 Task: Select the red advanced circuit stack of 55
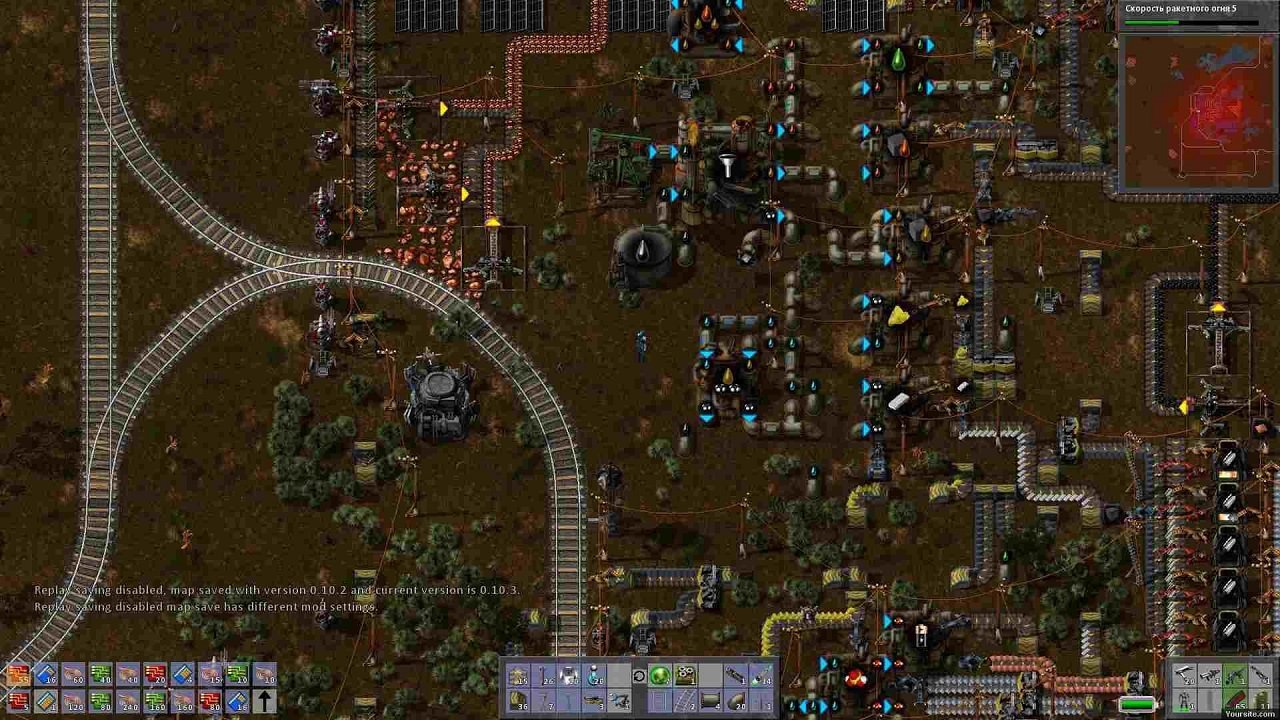19,674
